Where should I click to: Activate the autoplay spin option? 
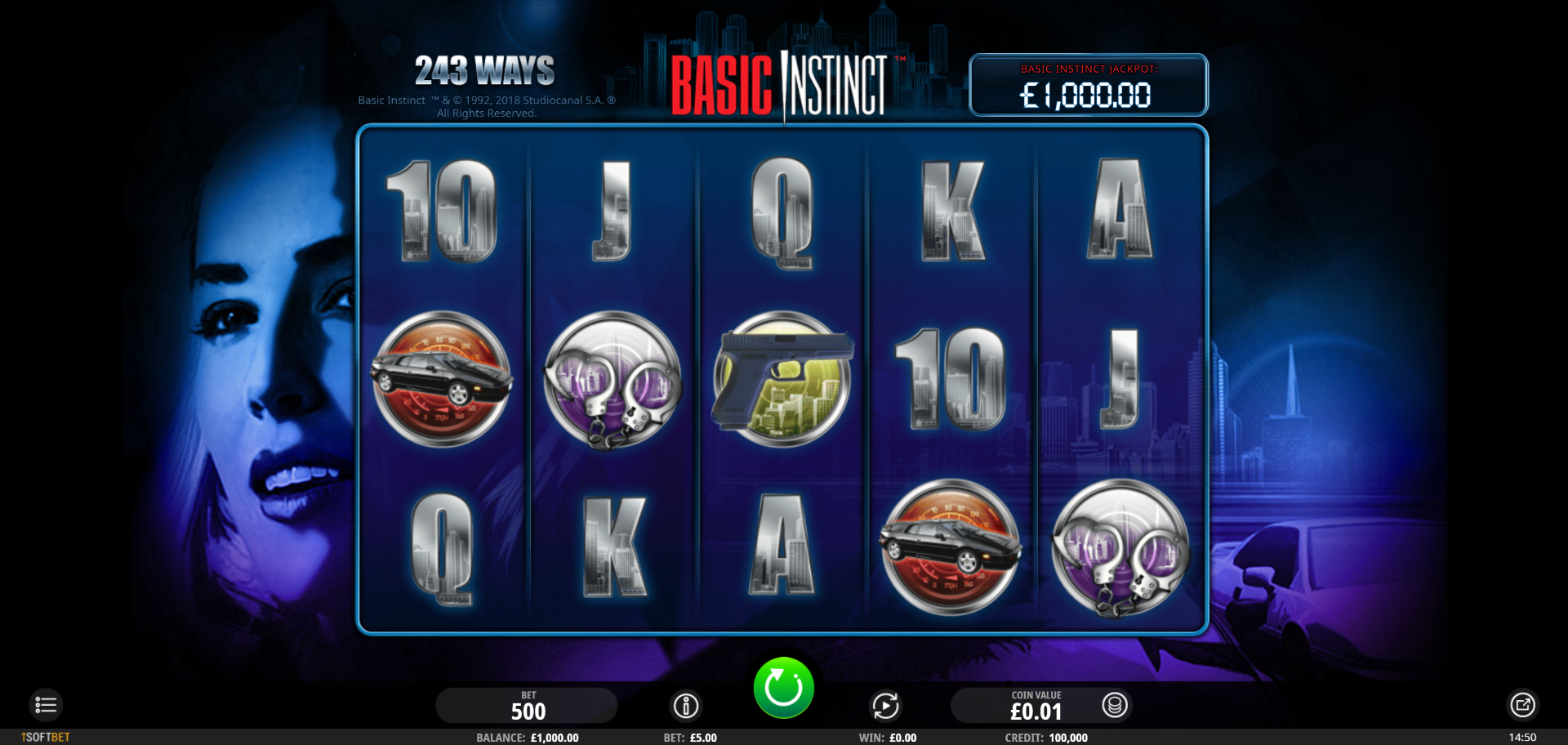click(x=885, y=705)
